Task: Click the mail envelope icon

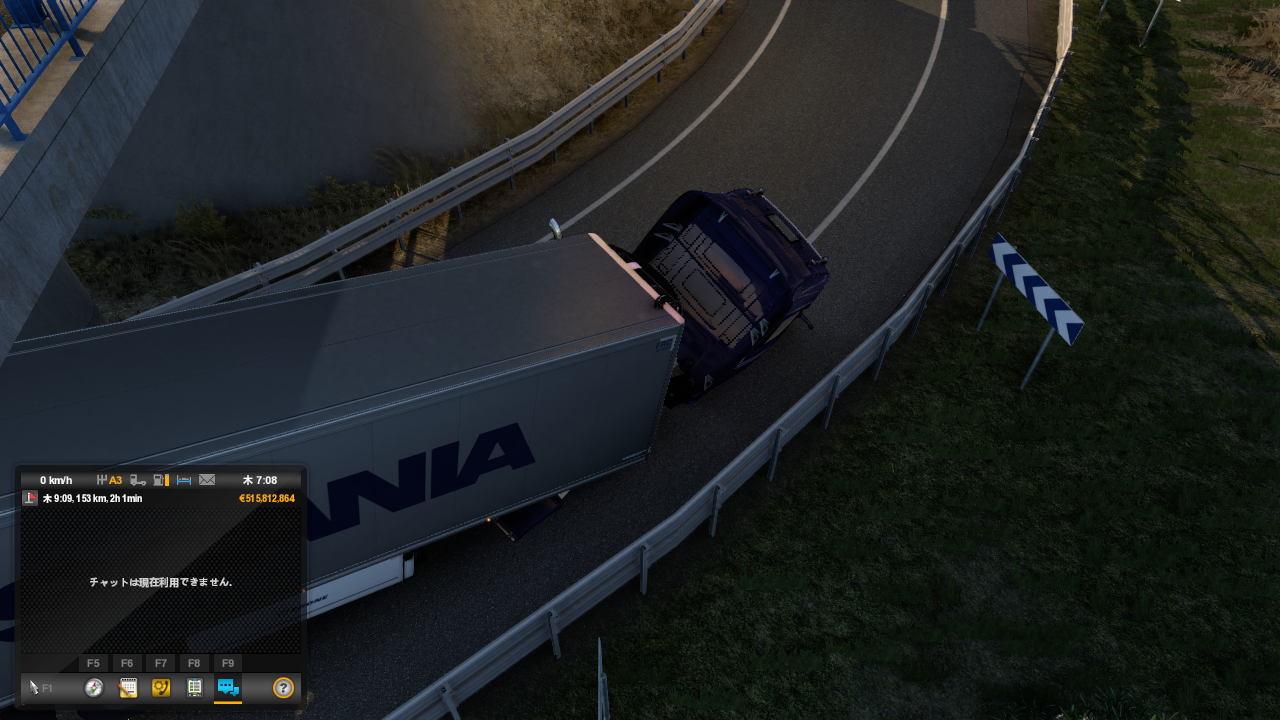Action: pos(207,480)
